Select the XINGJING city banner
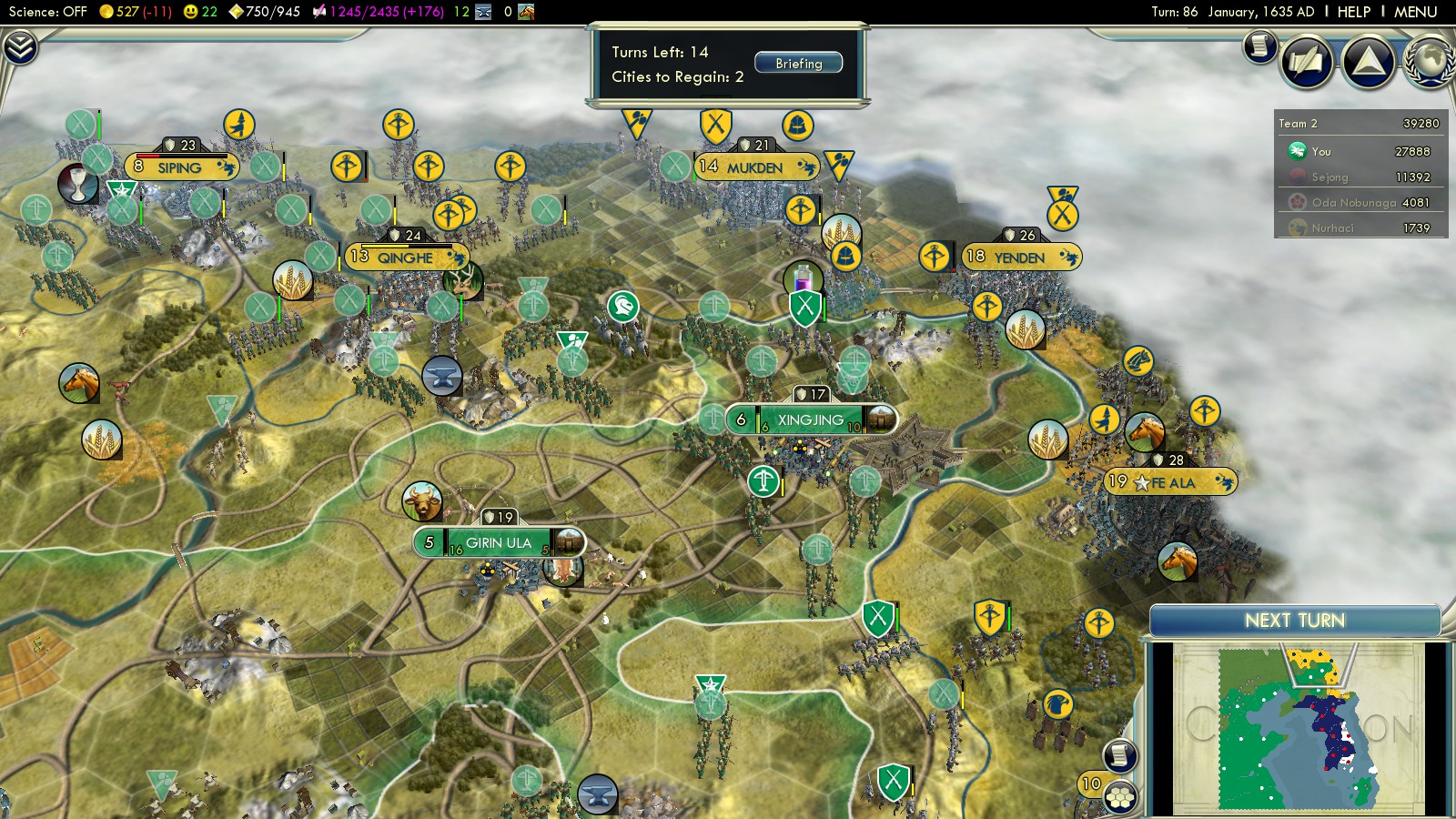The width and height of the screenshot is (1456, 819). pos(811,420)
